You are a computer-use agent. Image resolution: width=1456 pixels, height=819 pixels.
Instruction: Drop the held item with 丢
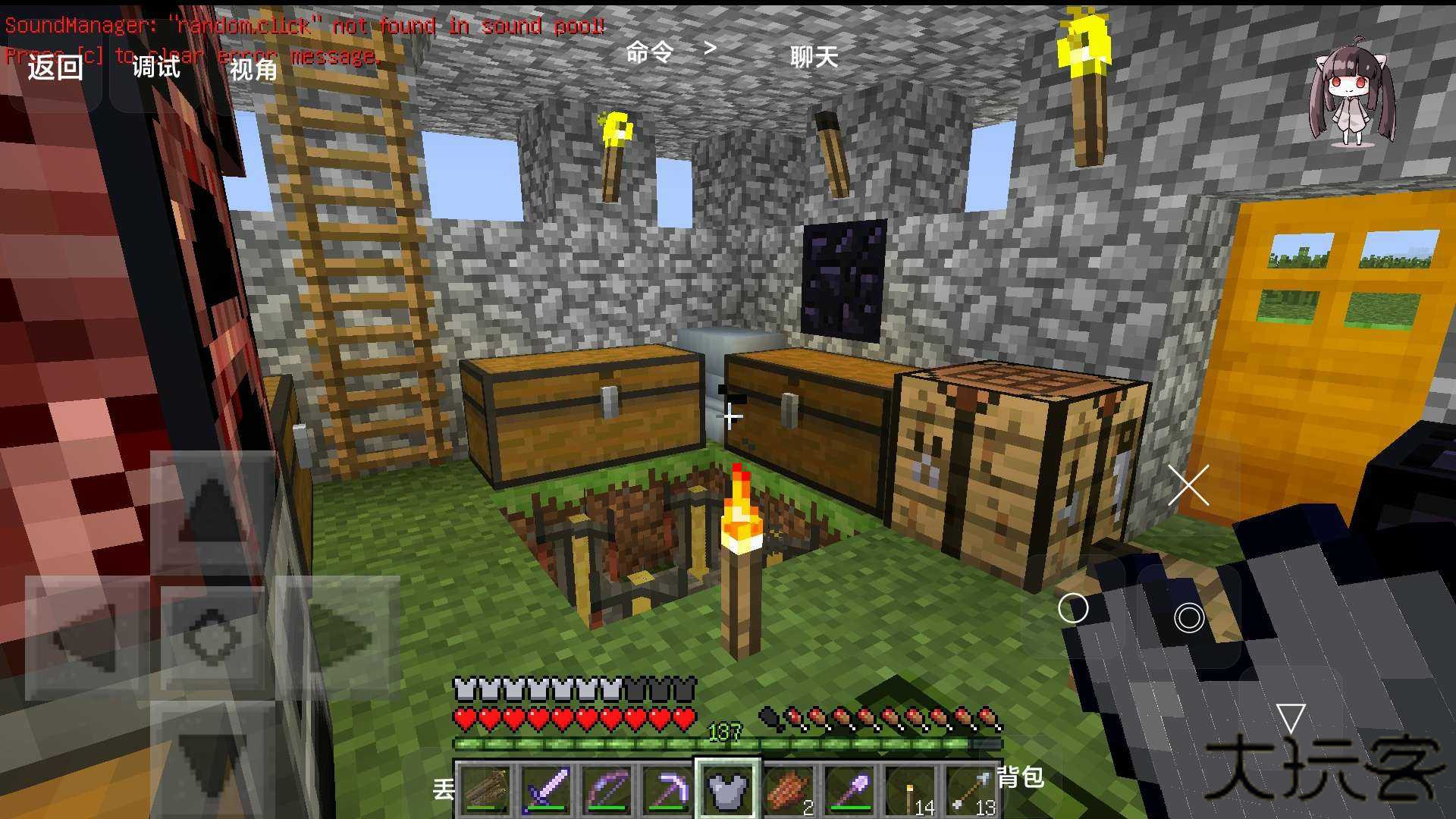(444, 789)
